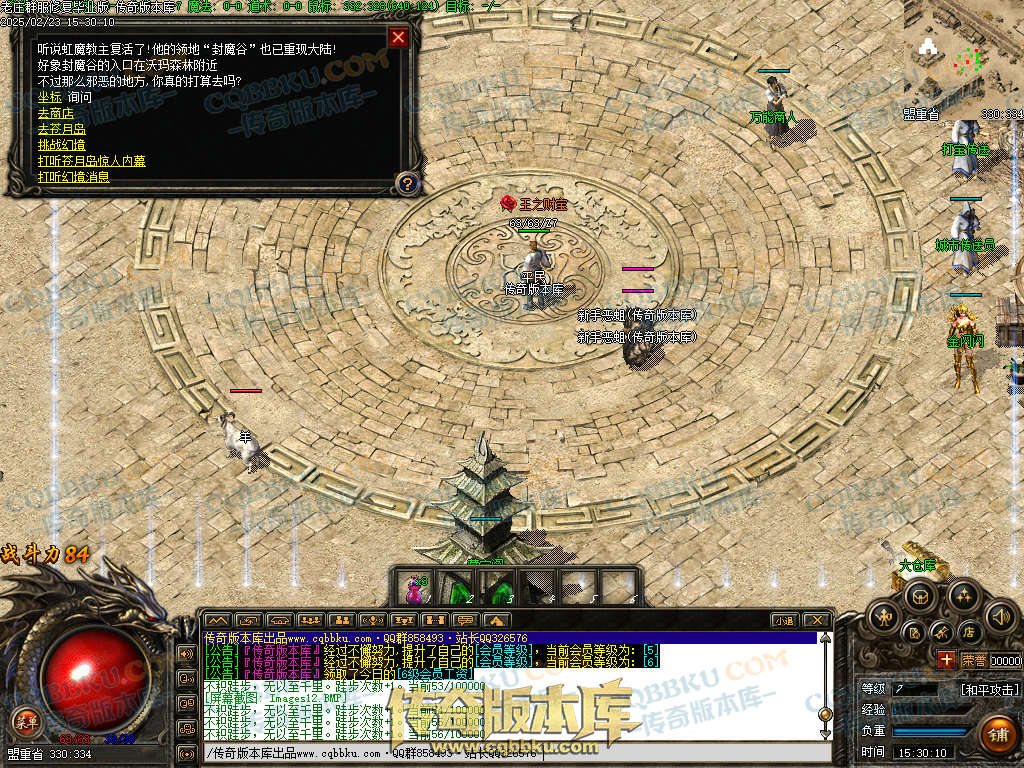Close the NPC dialogue window
The image size is (1024, 768).
pos(398,38)
